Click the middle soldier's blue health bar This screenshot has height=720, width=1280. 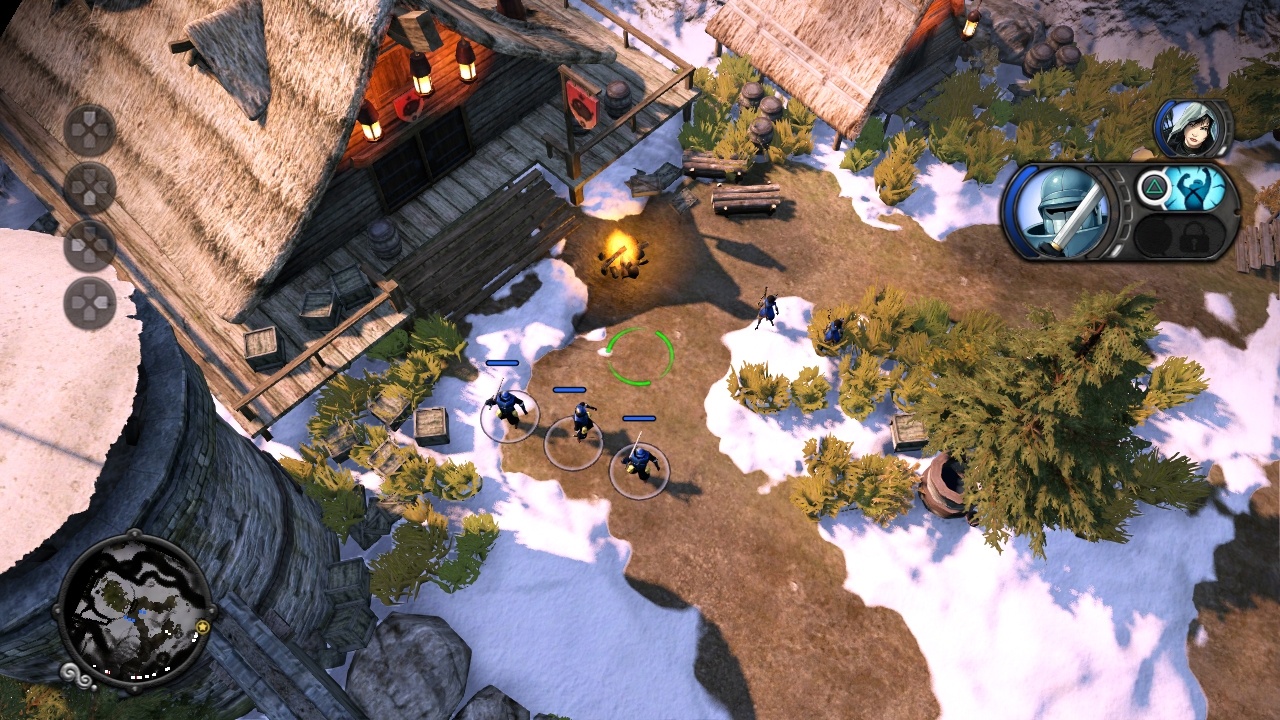tap(570, 388)
